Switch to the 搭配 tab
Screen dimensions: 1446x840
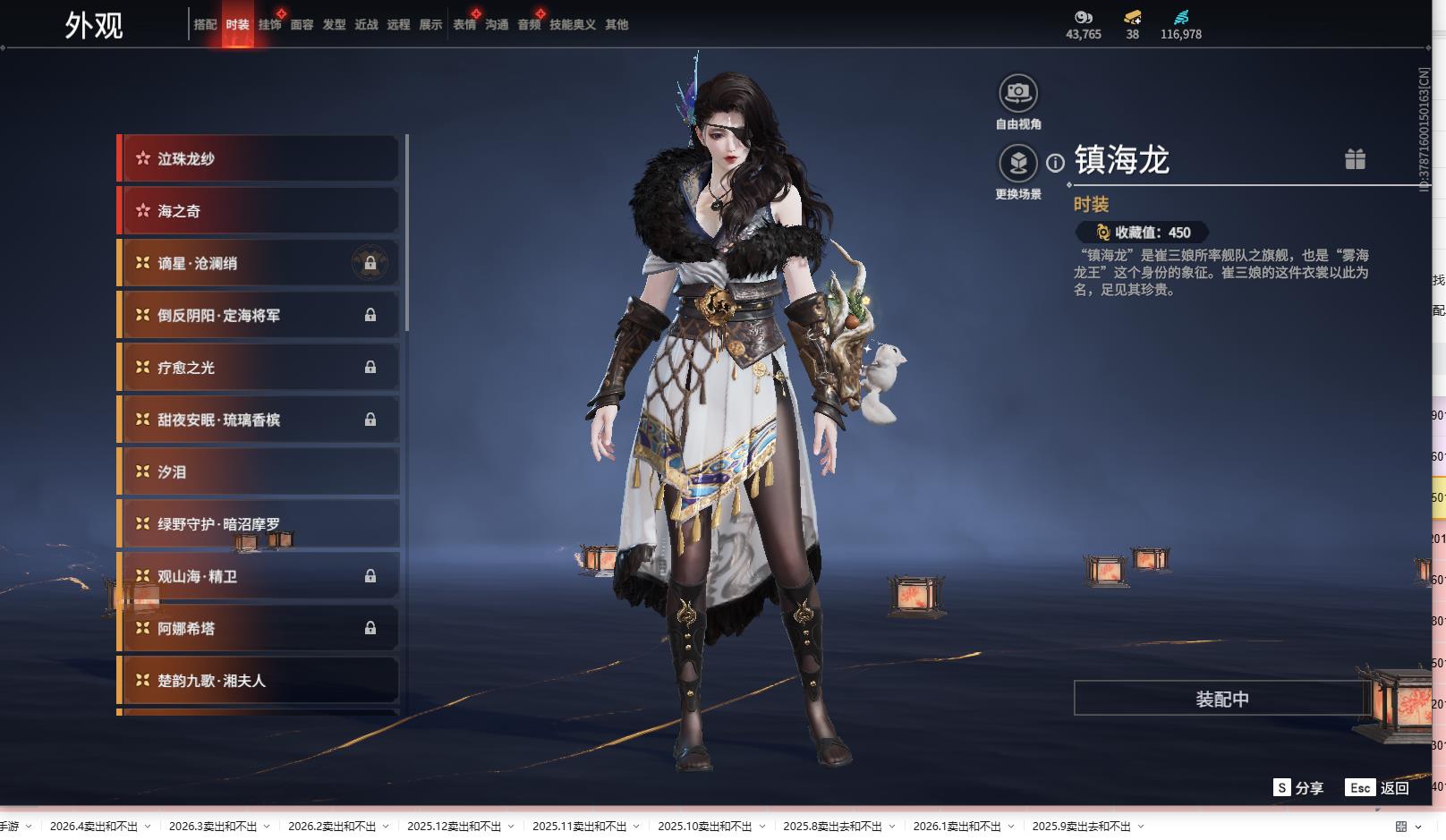[205, 25]
